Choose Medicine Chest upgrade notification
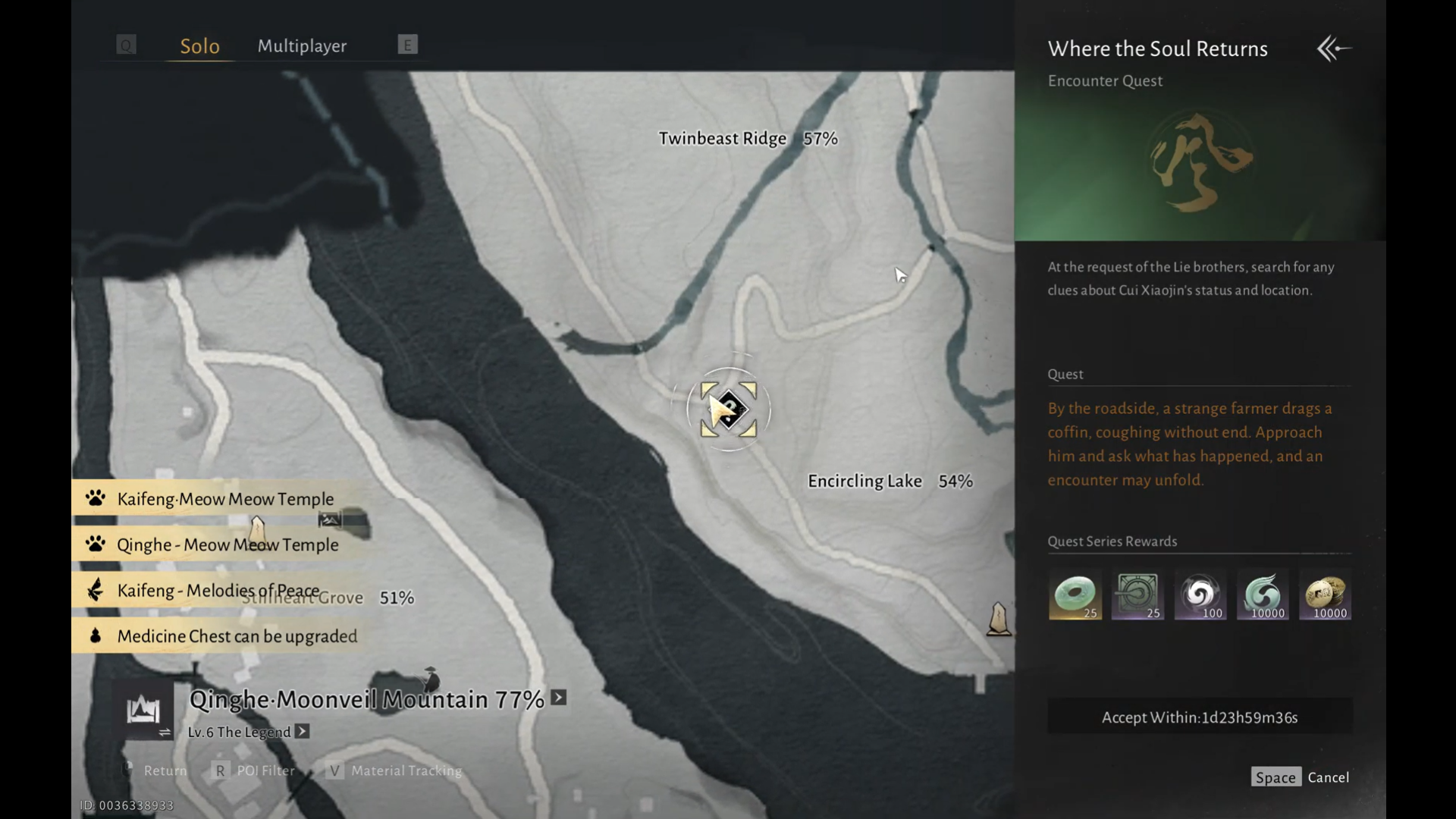Viewport: 1456px width, 819px height. (x=236, y=636)
